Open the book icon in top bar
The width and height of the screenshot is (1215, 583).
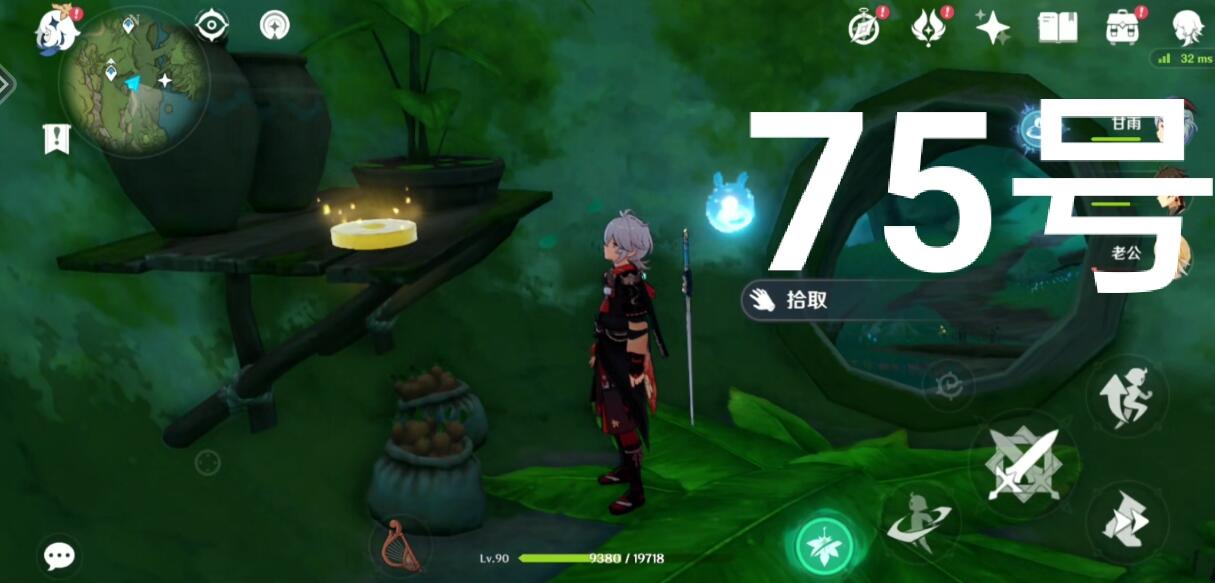click(1057, 27)
